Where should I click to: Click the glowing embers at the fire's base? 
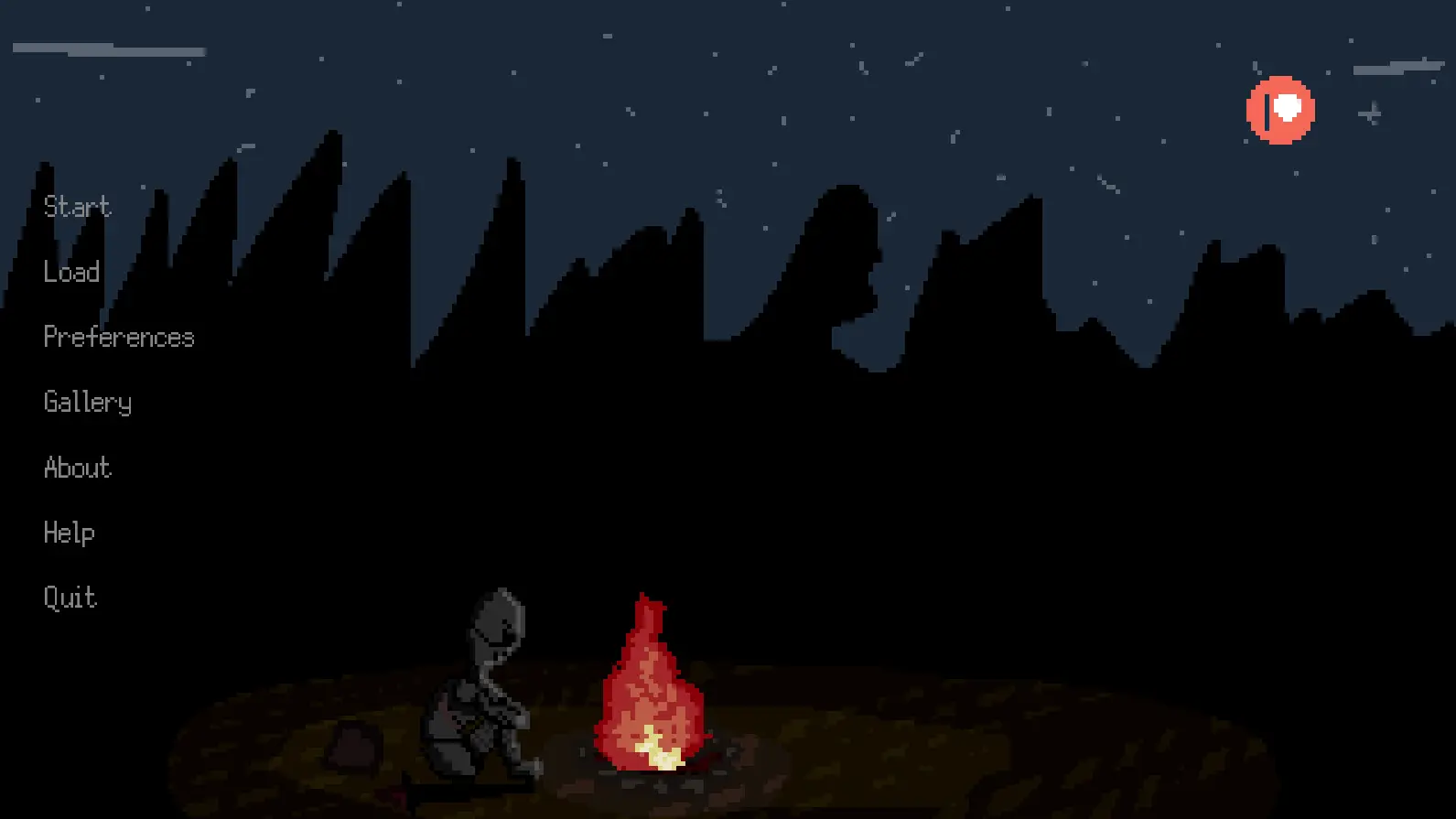click(x=661, y=753)
